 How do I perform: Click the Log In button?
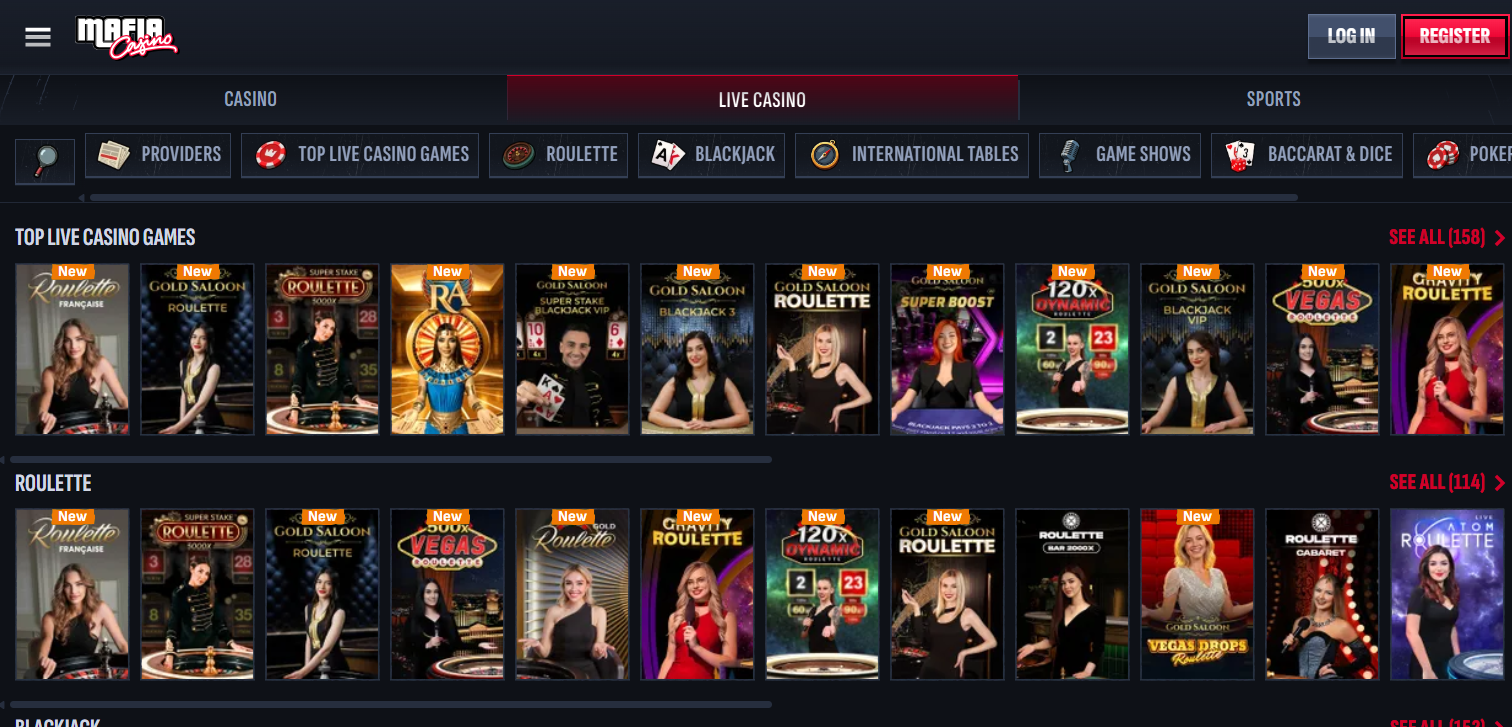1351,35
